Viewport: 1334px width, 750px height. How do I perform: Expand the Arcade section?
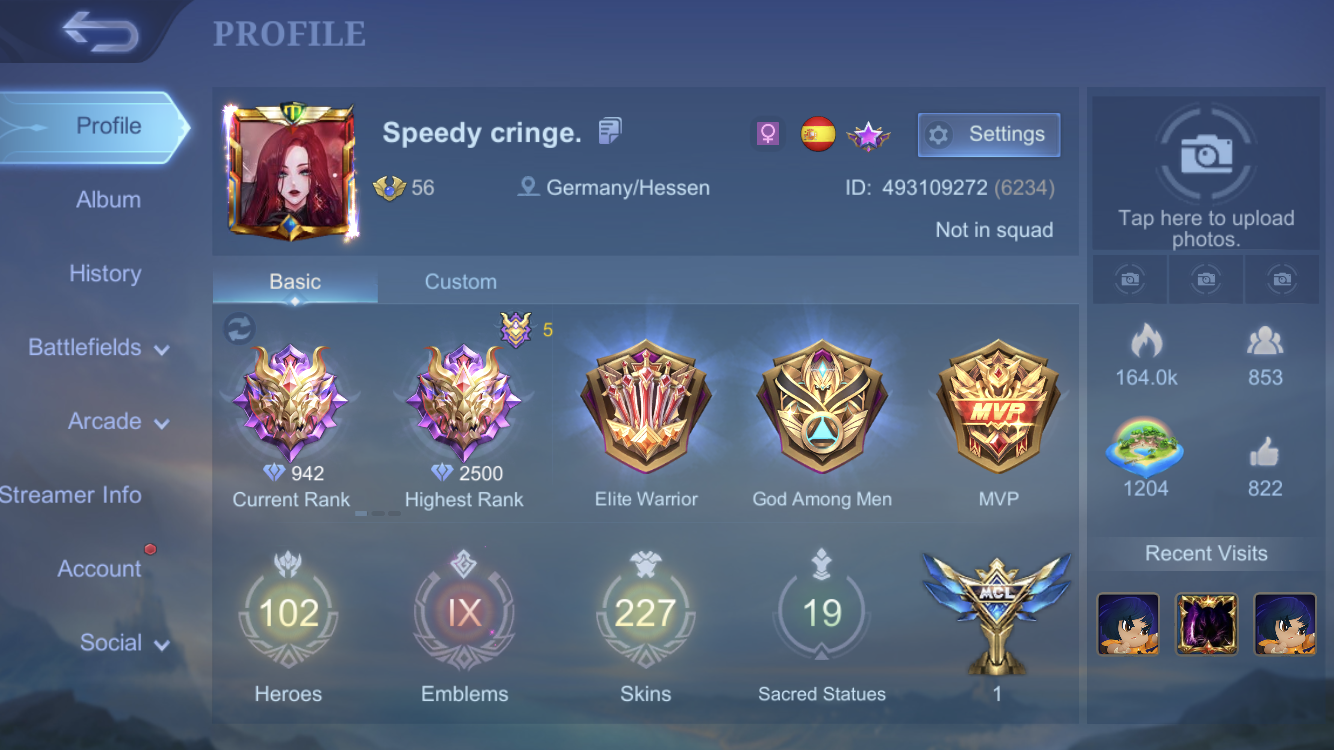[105, 421]
